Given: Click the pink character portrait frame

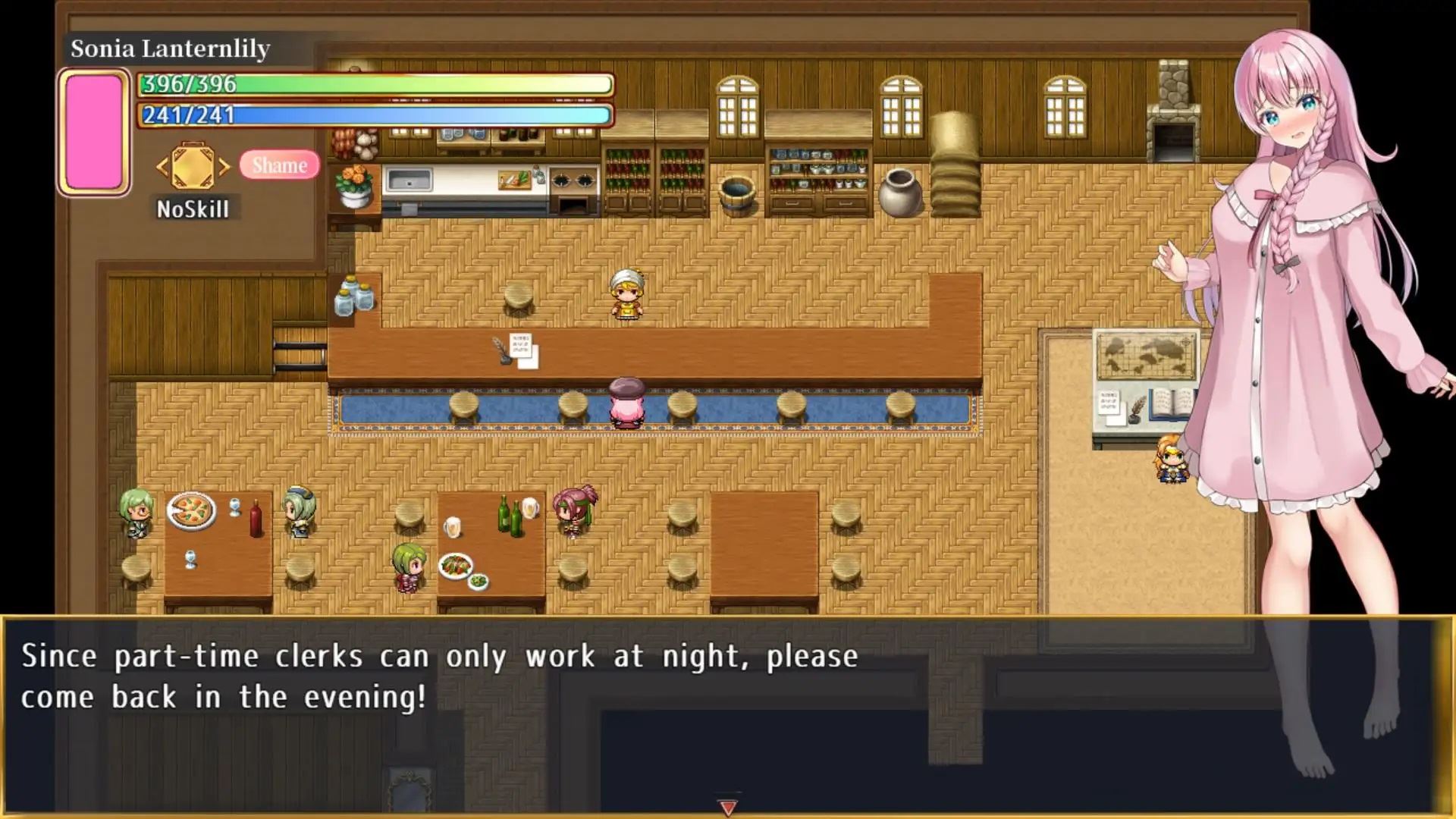Looking at the screenshot, I should coord(94,132).
